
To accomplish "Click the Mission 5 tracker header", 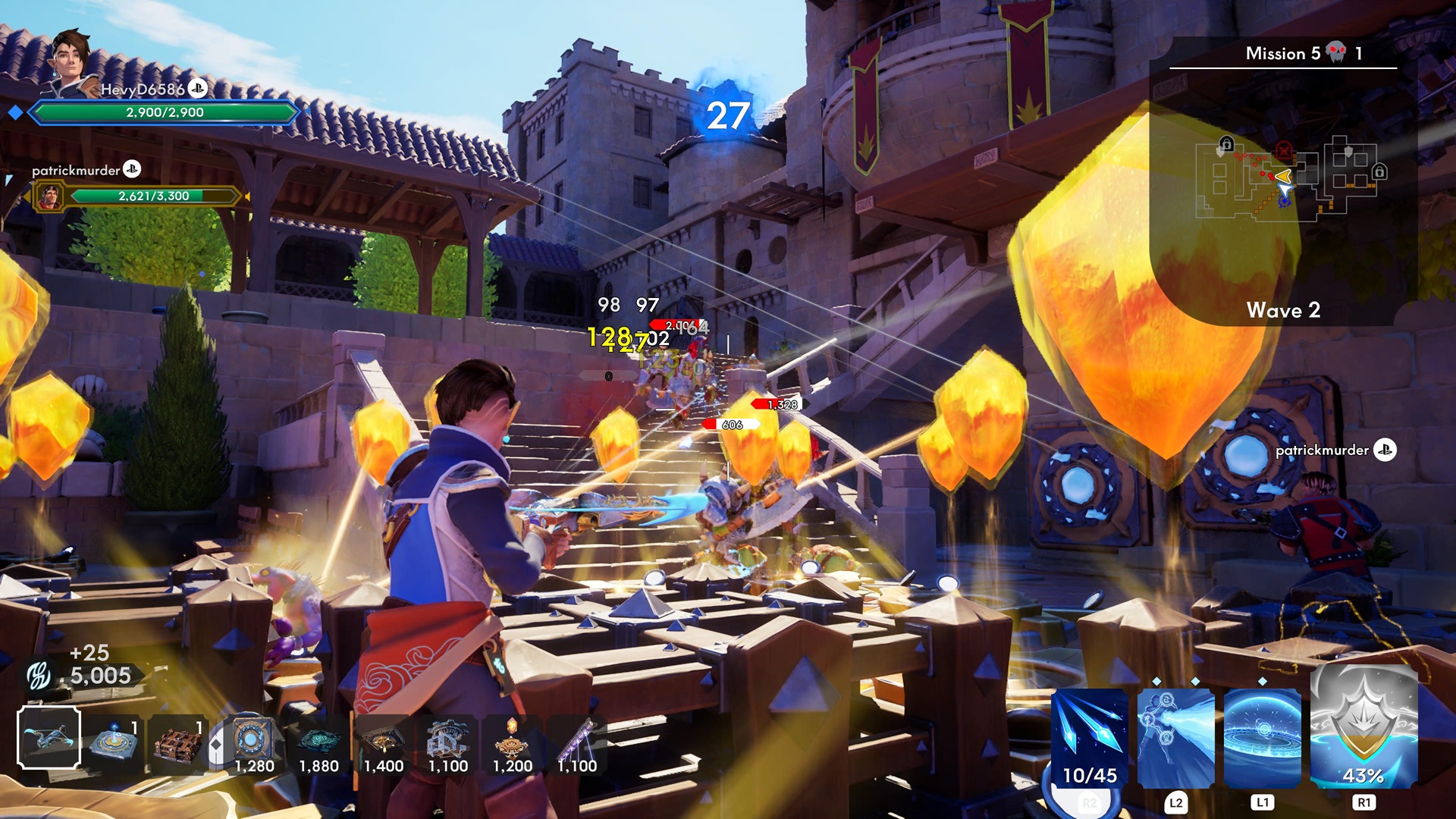I will pyautogui.click(x=1283, y=53).
